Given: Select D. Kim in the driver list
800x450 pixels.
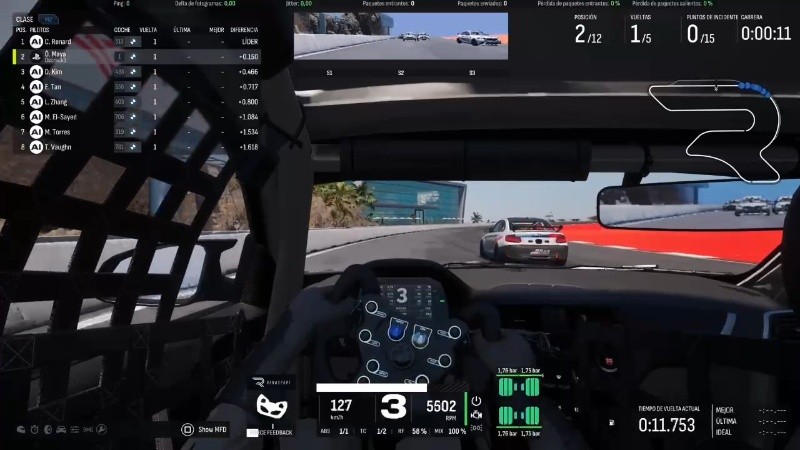Looking at the screenshot, I should coord(58,72).
